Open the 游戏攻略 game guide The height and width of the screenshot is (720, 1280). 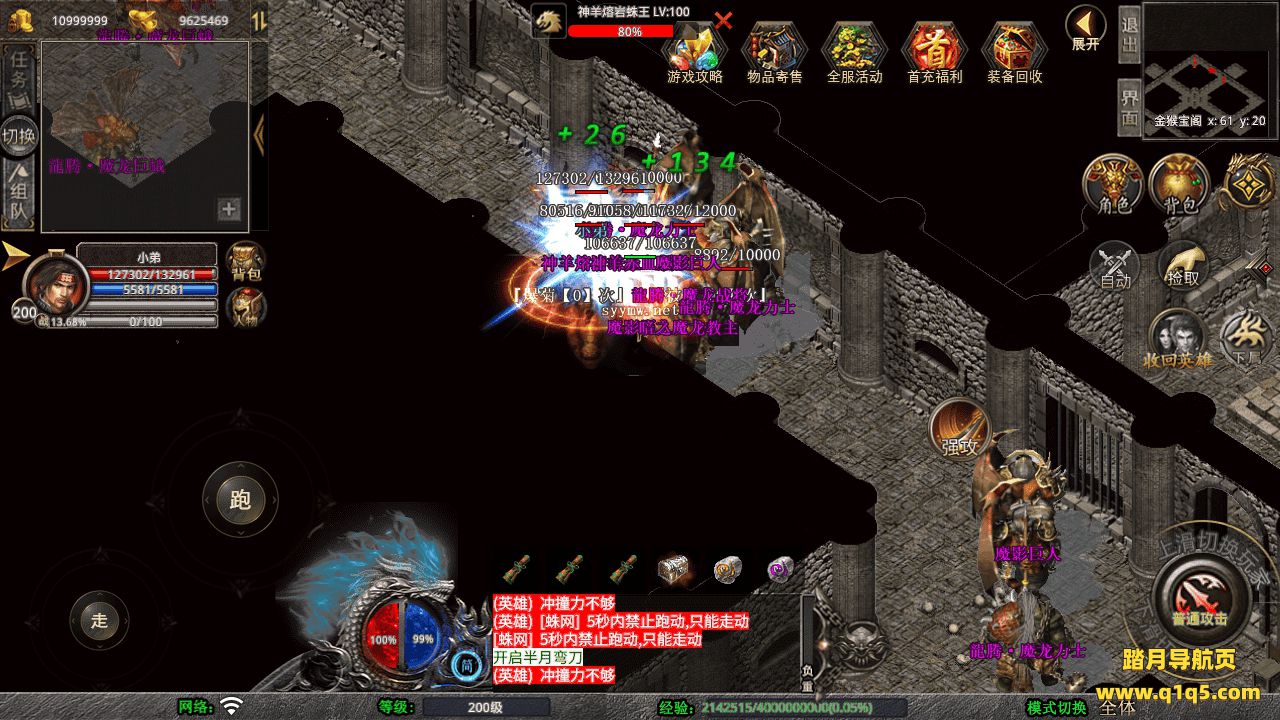pyautogui.click(x=694, y=52)
